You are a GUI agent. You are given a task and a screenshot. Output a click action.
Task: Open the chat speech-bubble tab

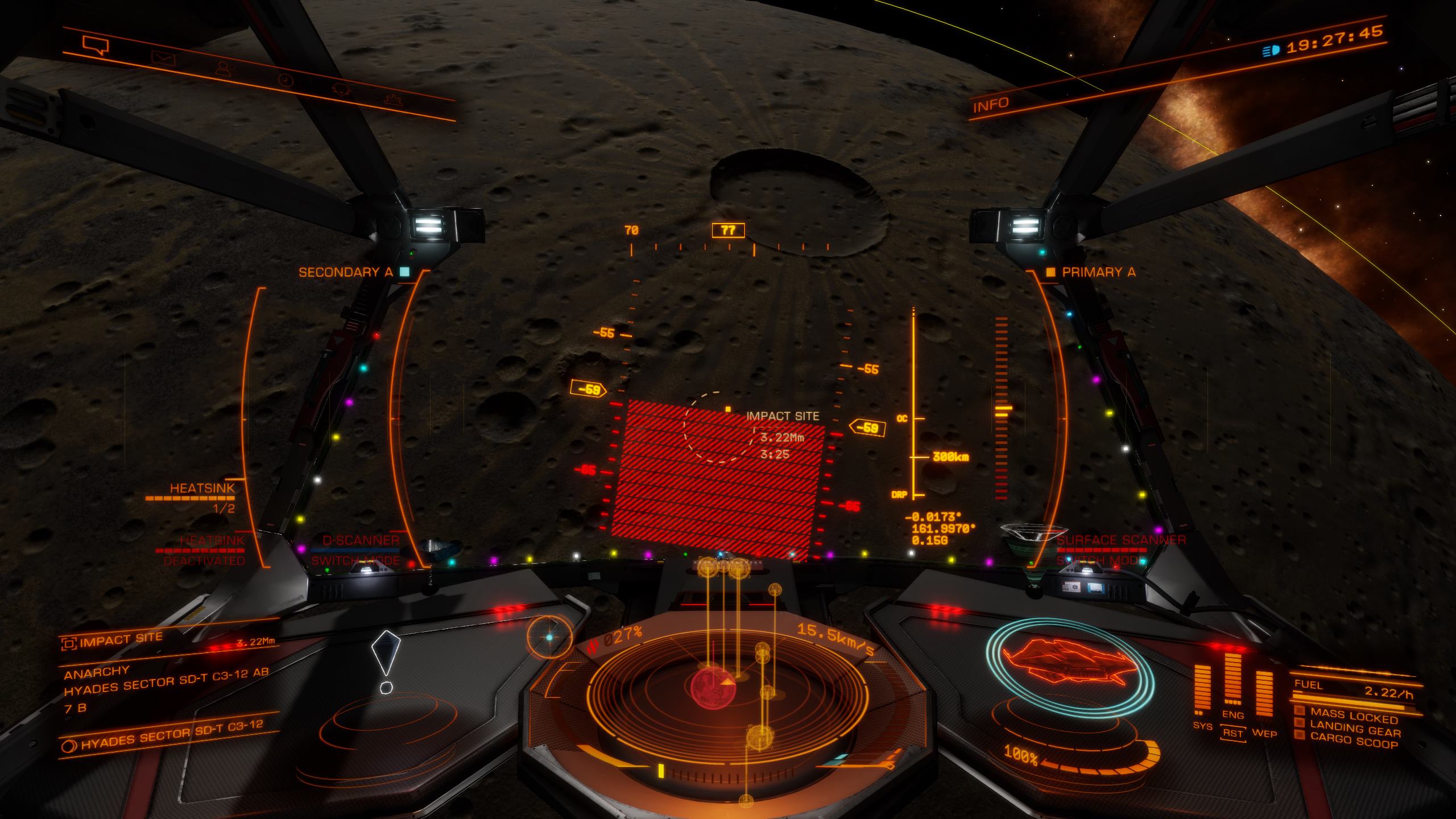pyautogui.click(x=95, y=44)
